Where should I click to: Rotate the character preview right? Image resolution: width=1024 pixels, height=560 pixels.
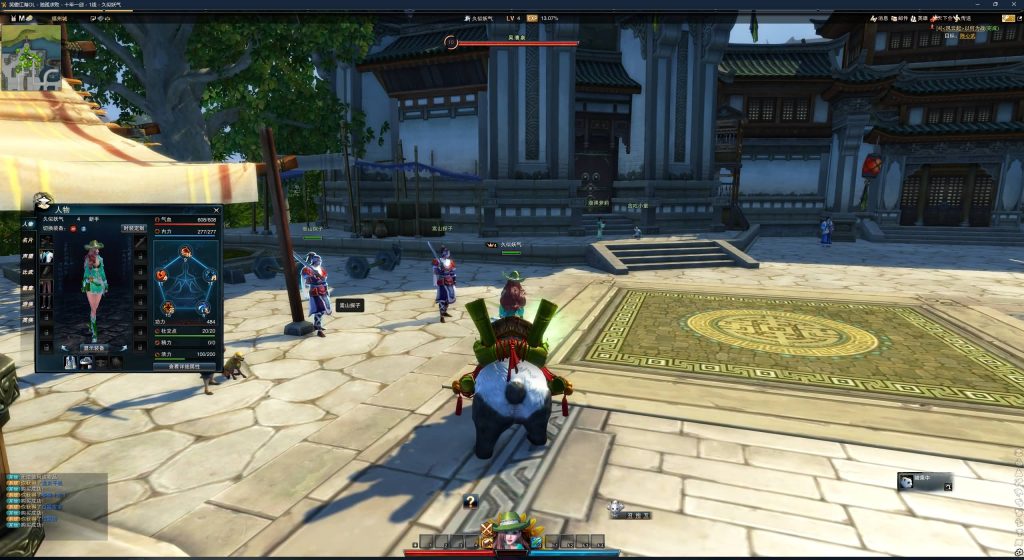122,347
